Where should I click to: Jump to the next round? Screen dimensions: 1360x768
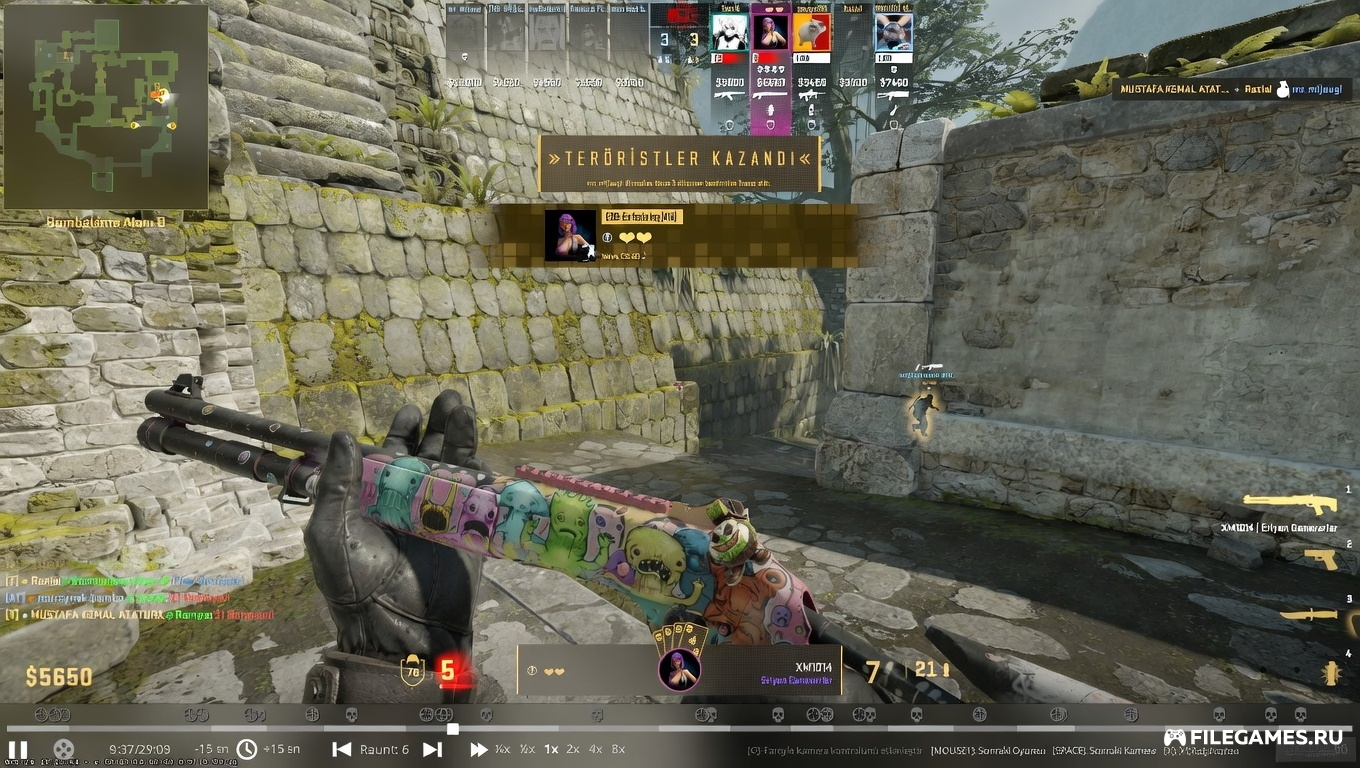click(x=432, y=749)
